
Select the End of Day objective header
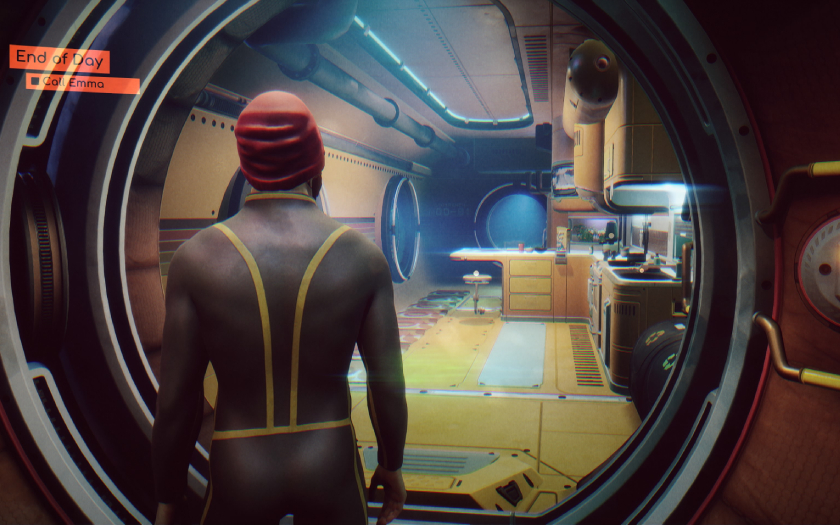59,58
